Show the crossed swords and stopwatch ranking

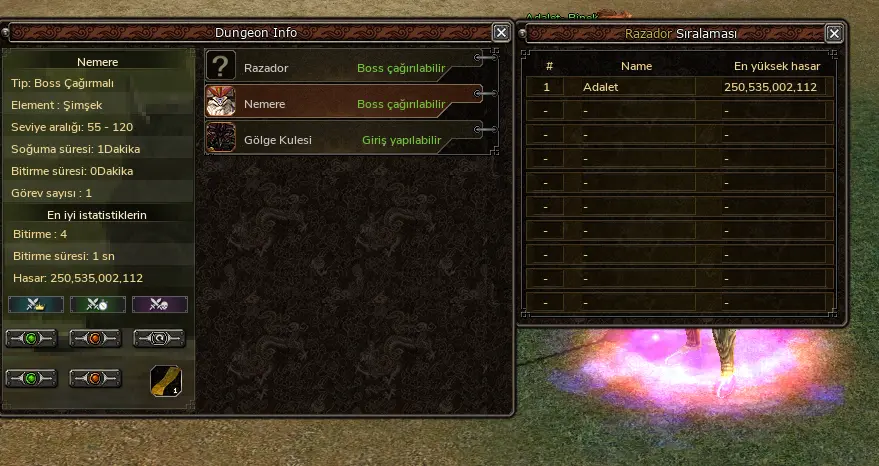[98, 304]
